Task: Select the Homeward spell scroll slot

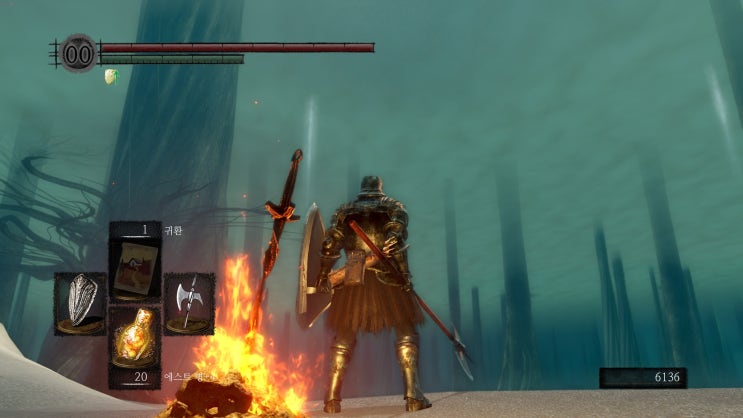Action: tap(134, 266)
